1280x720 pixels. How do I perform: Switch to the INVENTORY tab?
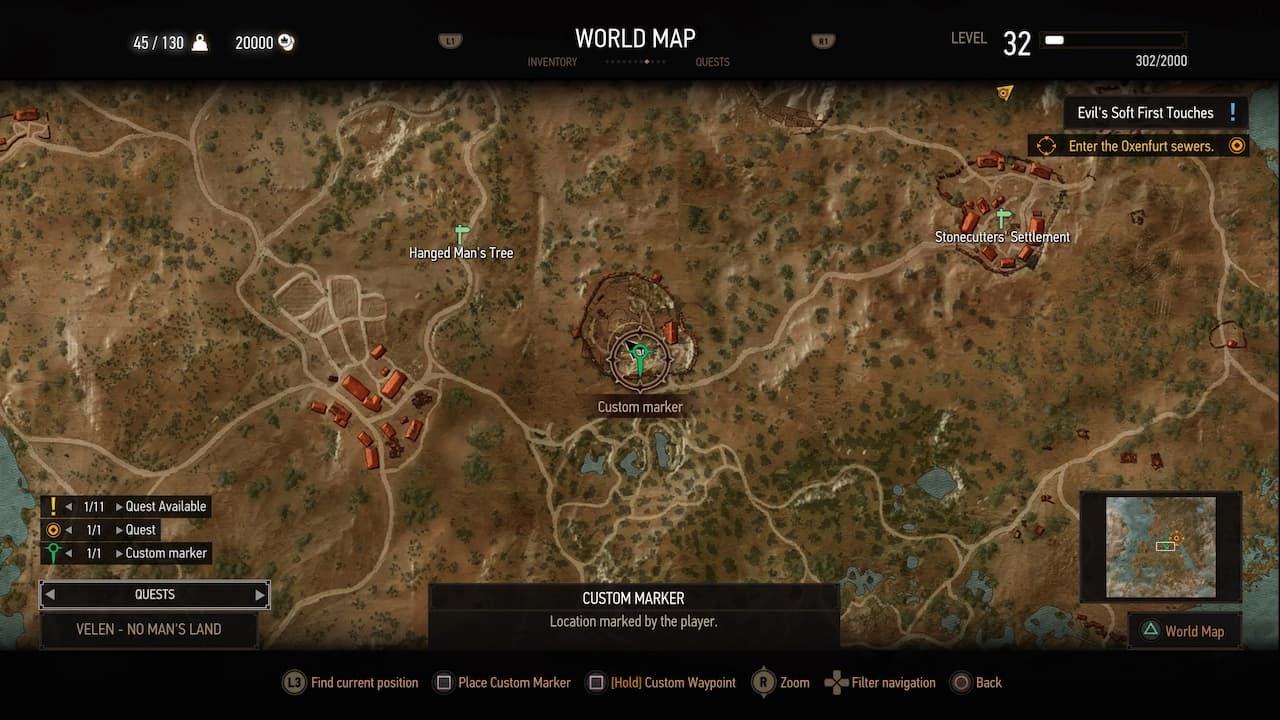pos(551,61)
